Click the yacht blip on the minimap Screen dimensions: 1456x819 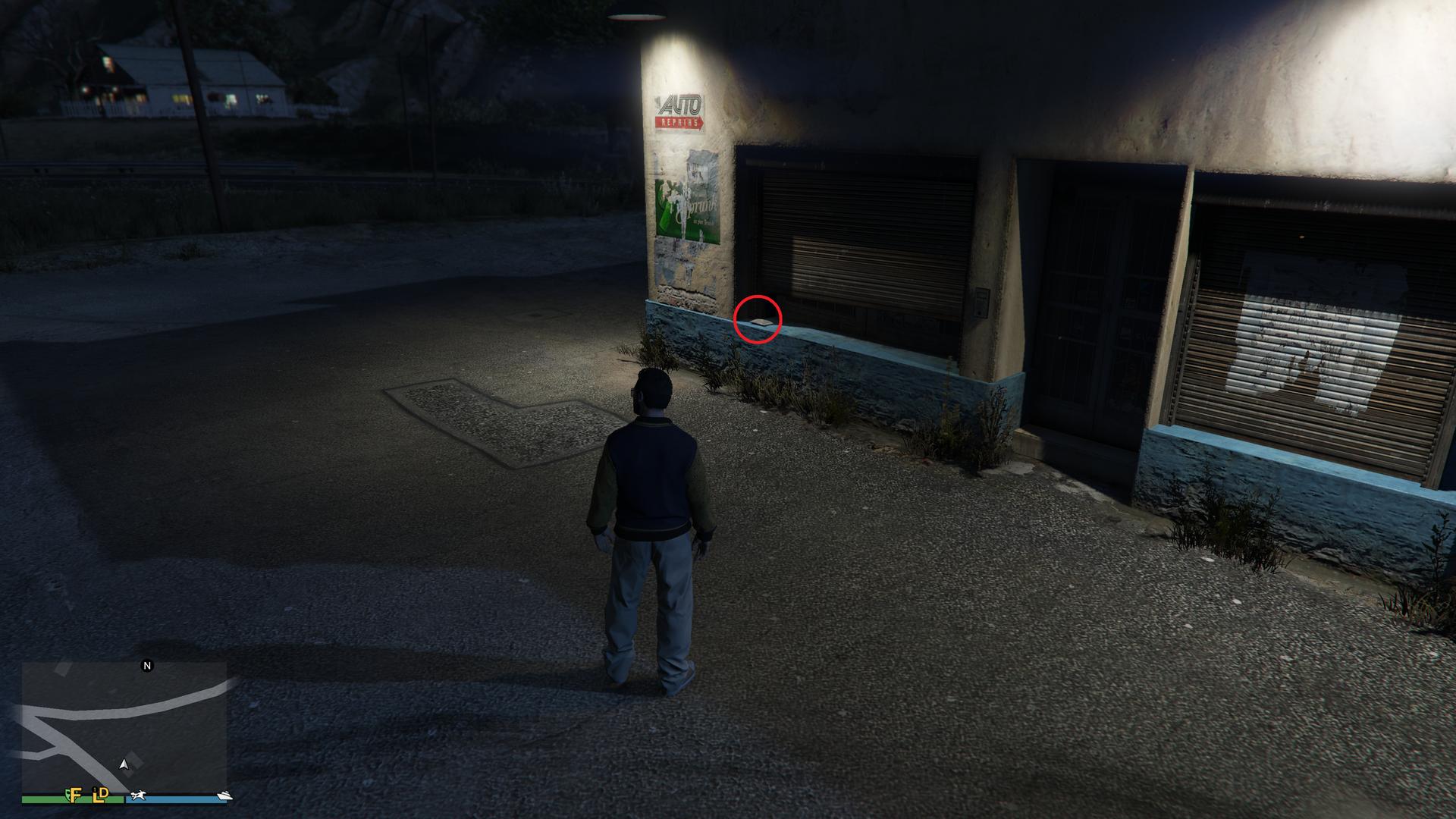tap(224, 795)
